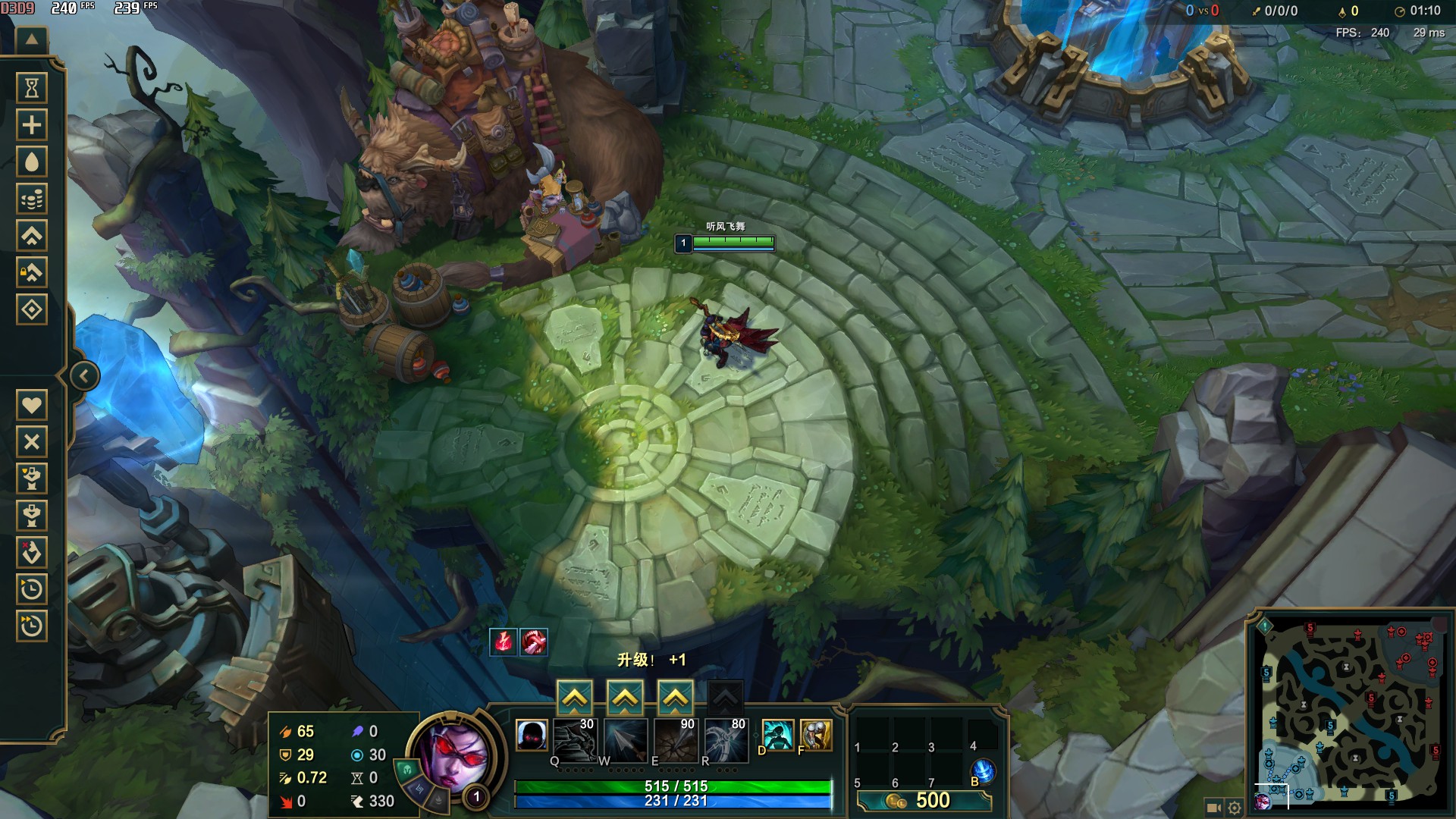Open the minimap gear options button
The height and width of the screenshot is (819, 1456).
pos(1235,808)
